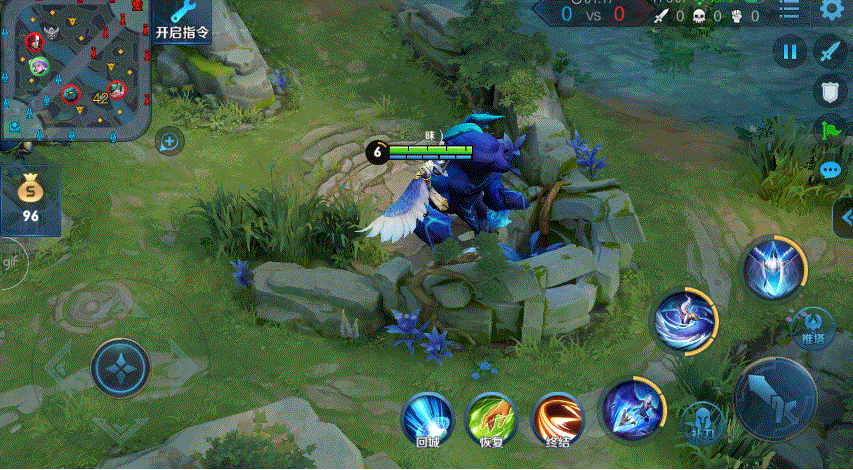
Task: Cast the whirlwind second ability
Action: point(686,320)
